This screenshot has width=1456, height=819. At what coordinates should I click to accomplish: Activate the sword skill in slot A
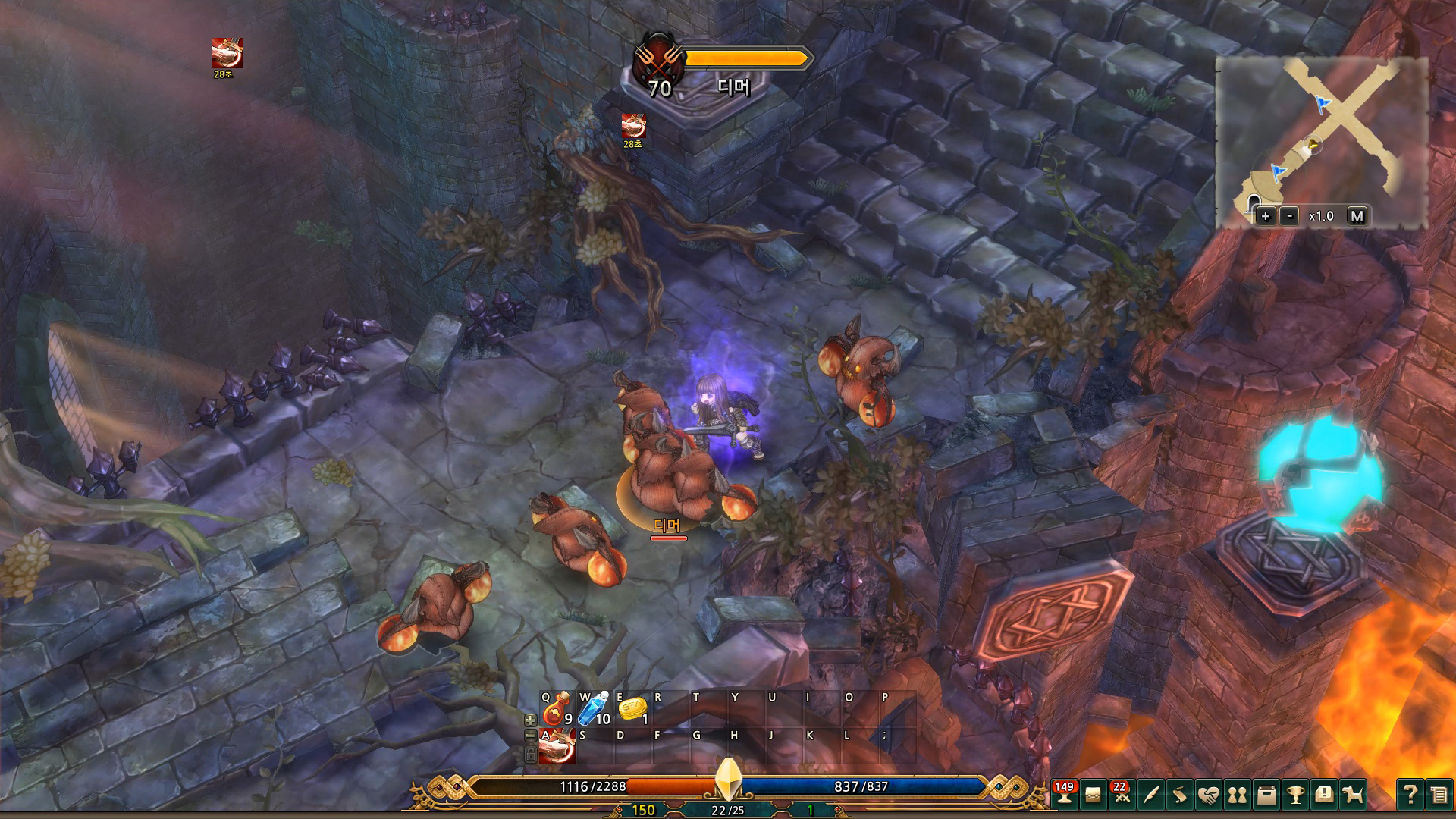[x=558, y=746]
